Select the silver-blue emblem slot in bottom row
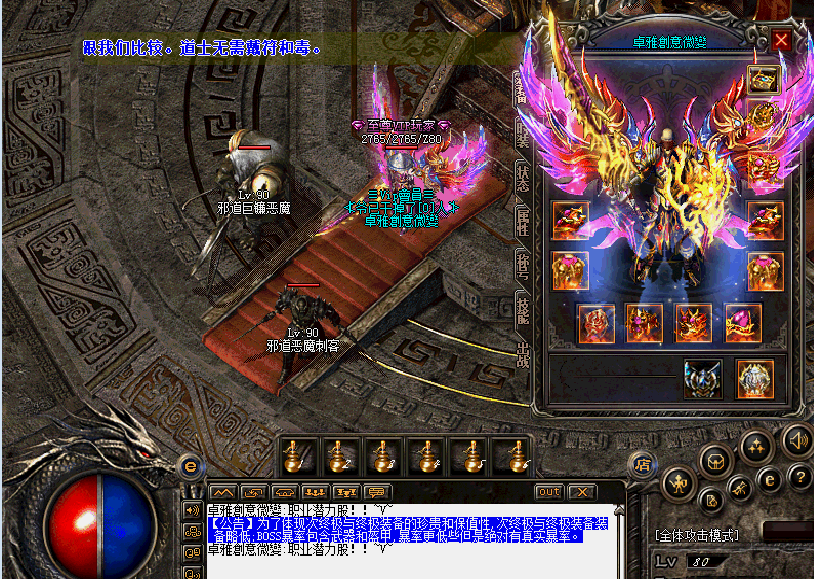 [x=703, y=379]
